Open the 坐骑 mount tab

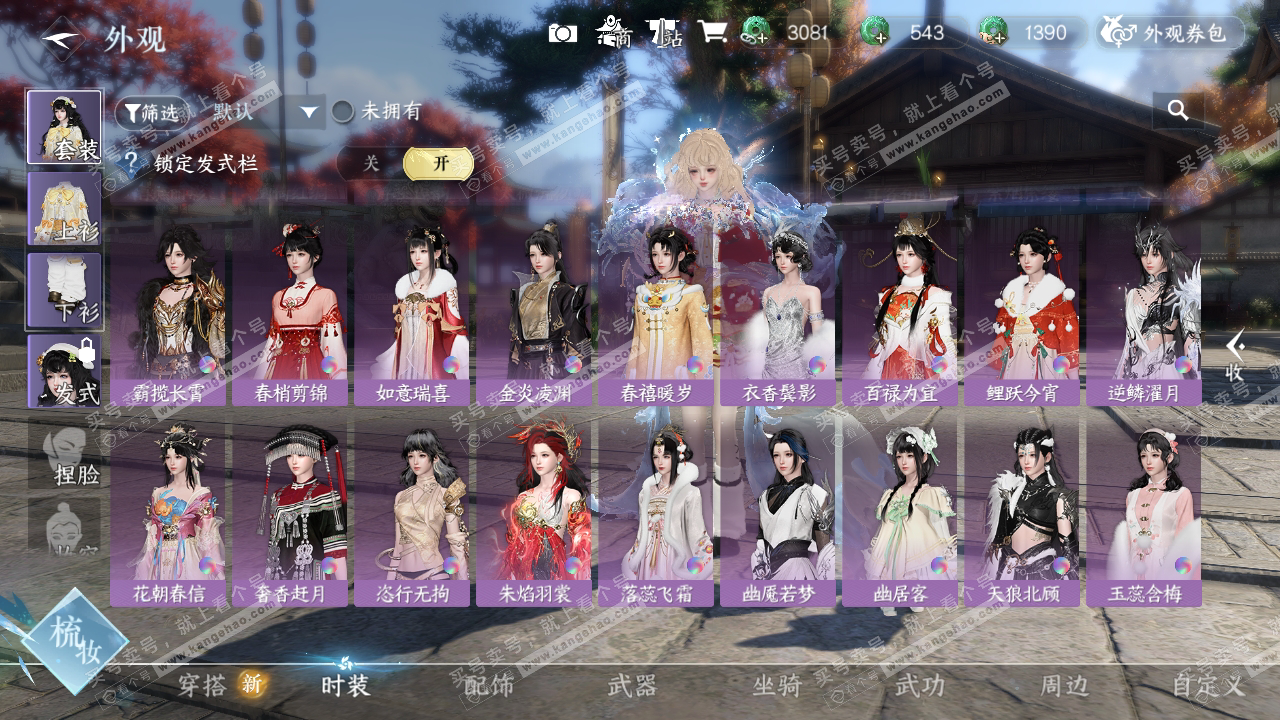tap(777, 685)
